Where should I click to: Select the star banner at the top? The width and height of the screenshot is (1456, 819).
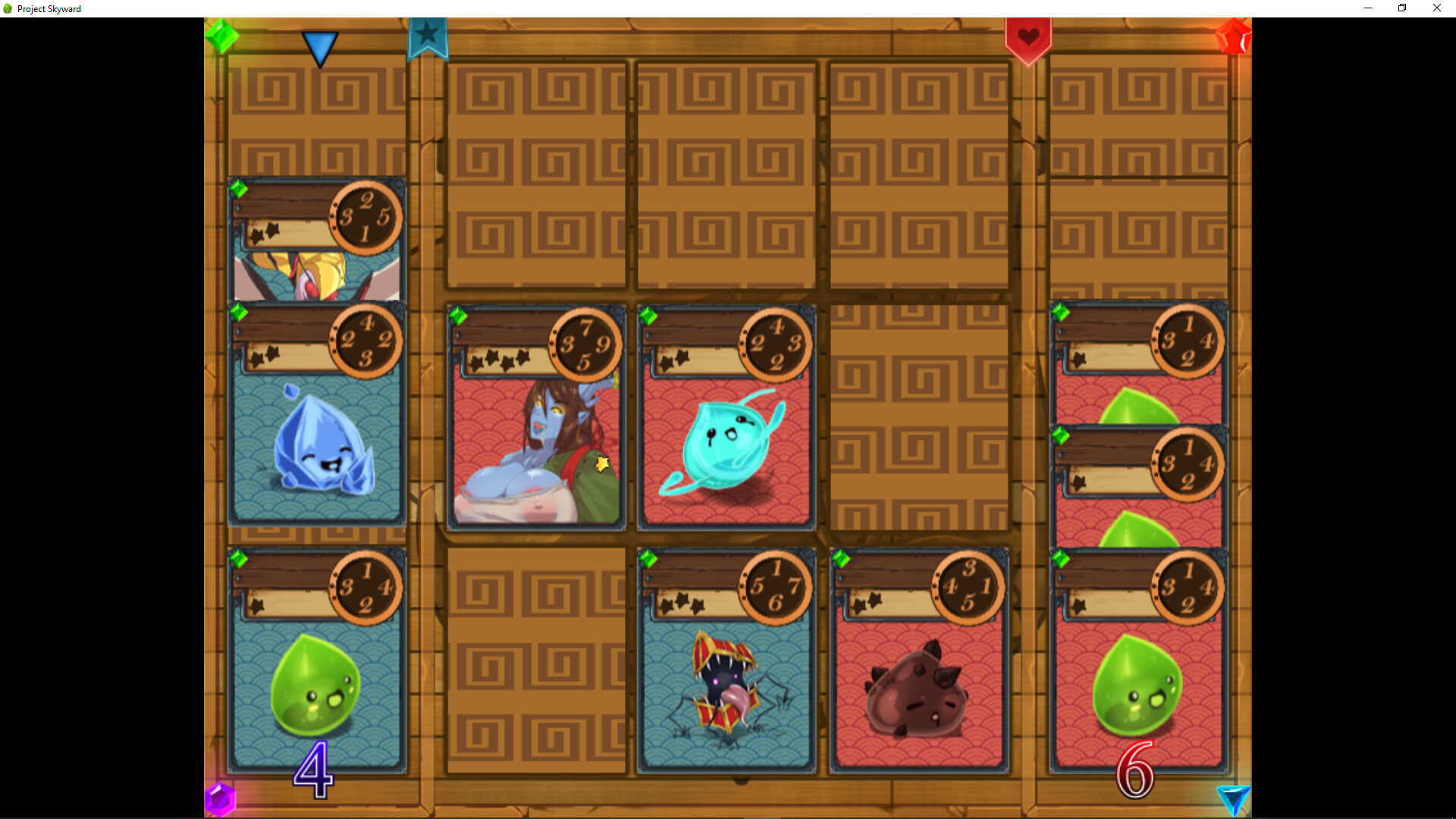click(428, 34)
